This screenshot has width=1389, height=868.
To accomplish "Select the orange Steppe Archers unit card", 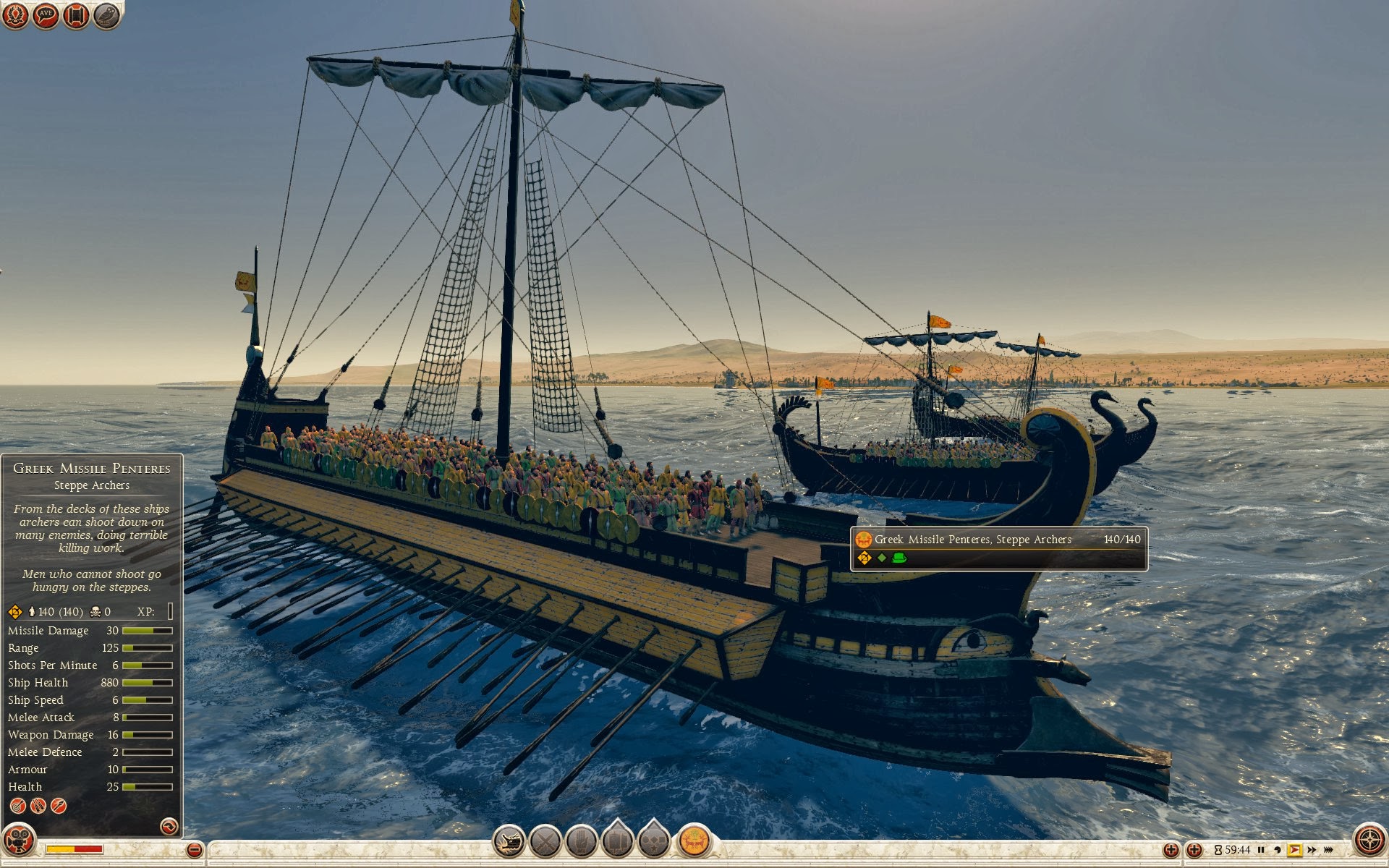I will pyautogui.click(x=694, y=841).
